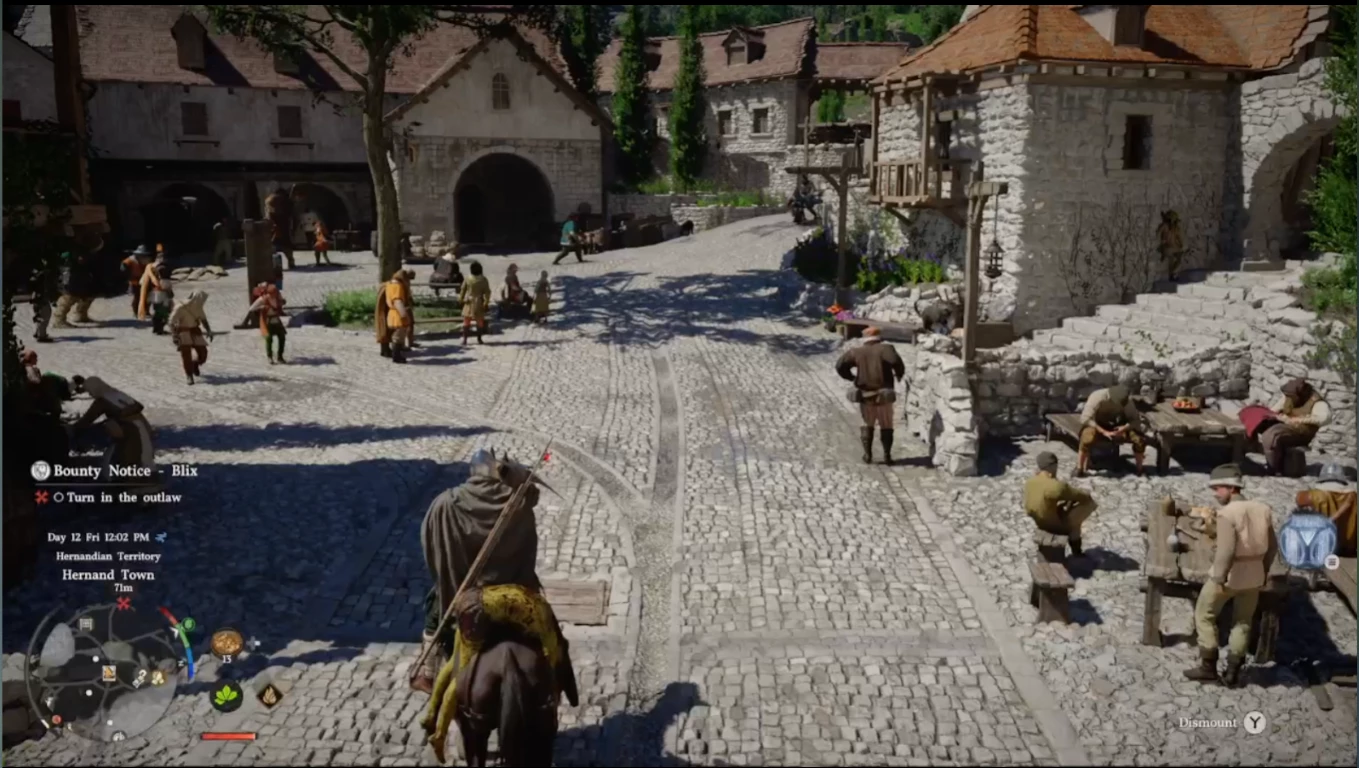Select the Bounty Notice - Blix quest tracker
This screenshot has width=1359, height=768.
click(x=125, y=471)
